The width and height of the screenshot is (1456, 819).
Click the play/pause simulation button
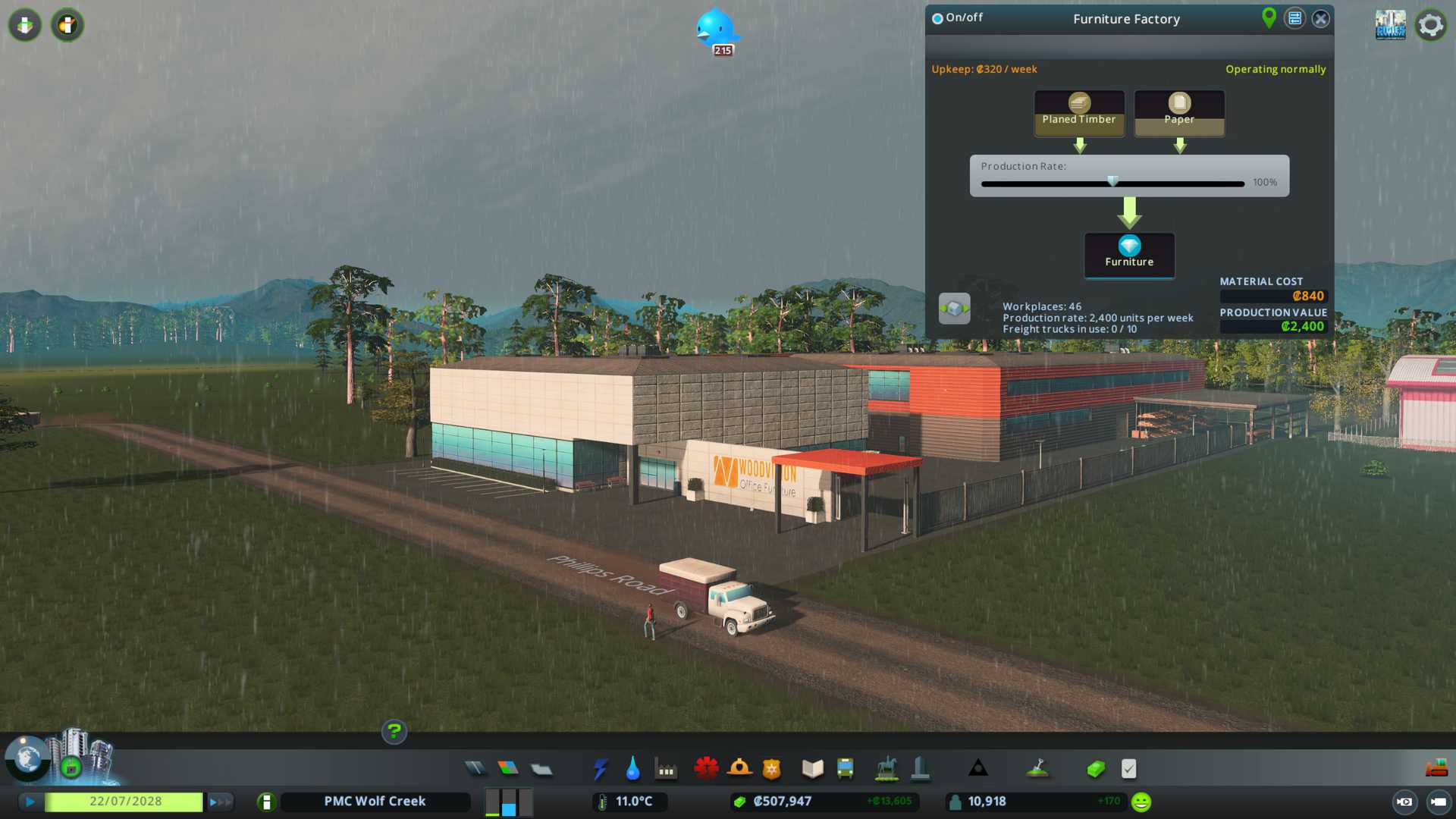click(30, 802)
